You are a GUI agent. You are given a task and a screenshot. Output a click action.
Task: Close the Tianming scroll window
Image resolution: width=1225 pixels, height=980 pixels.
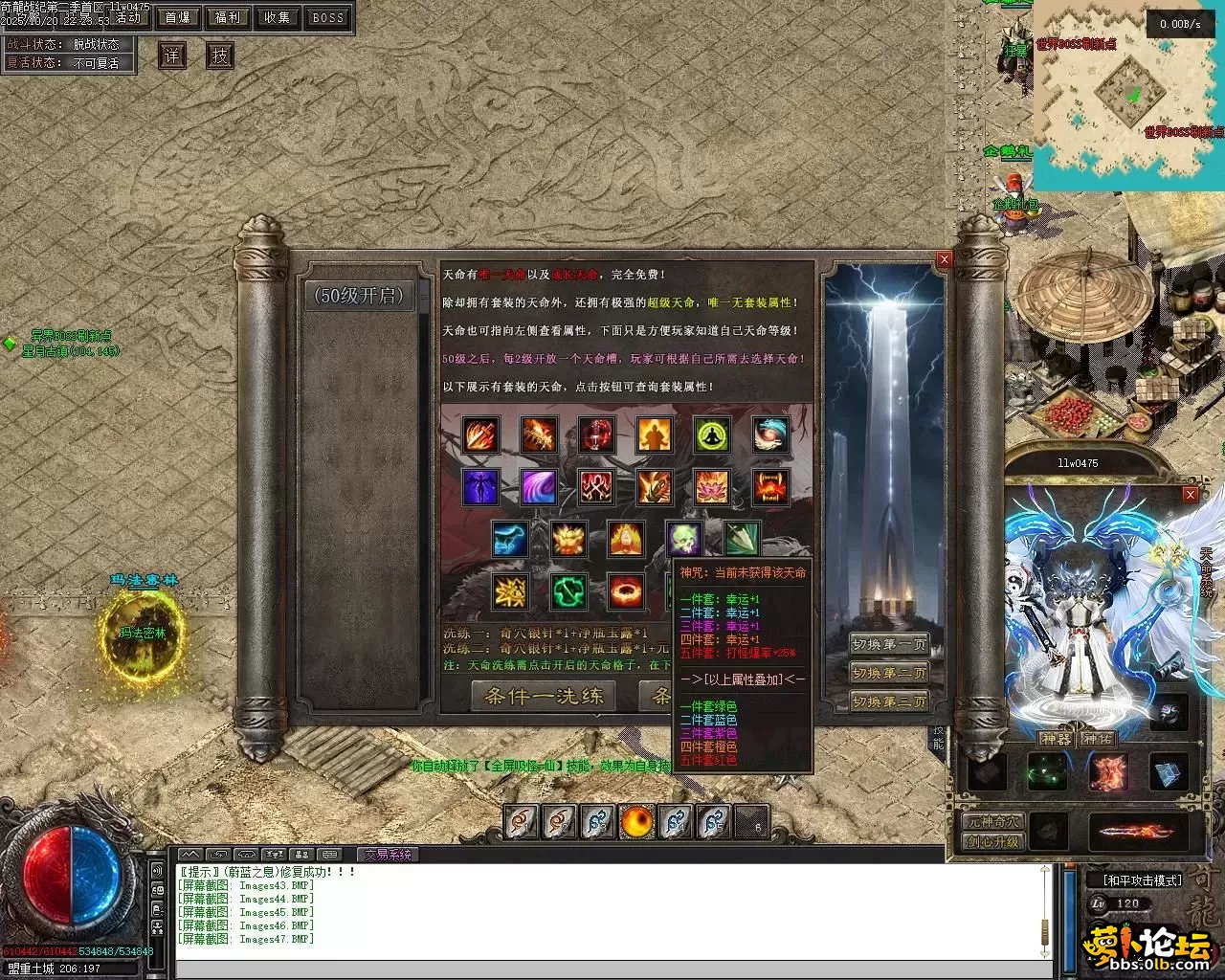point(945,259)
